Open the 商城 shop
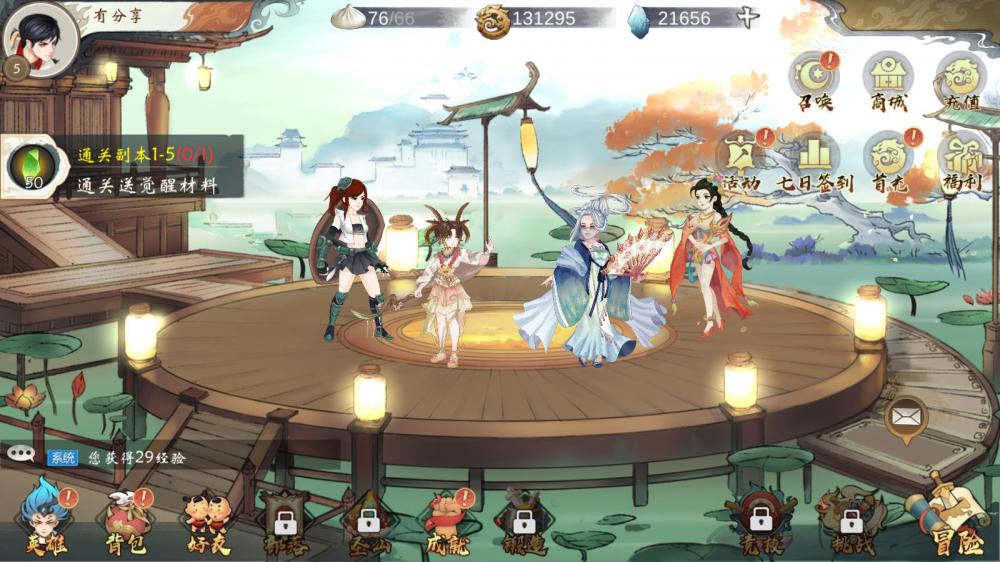 click(887, 80)
